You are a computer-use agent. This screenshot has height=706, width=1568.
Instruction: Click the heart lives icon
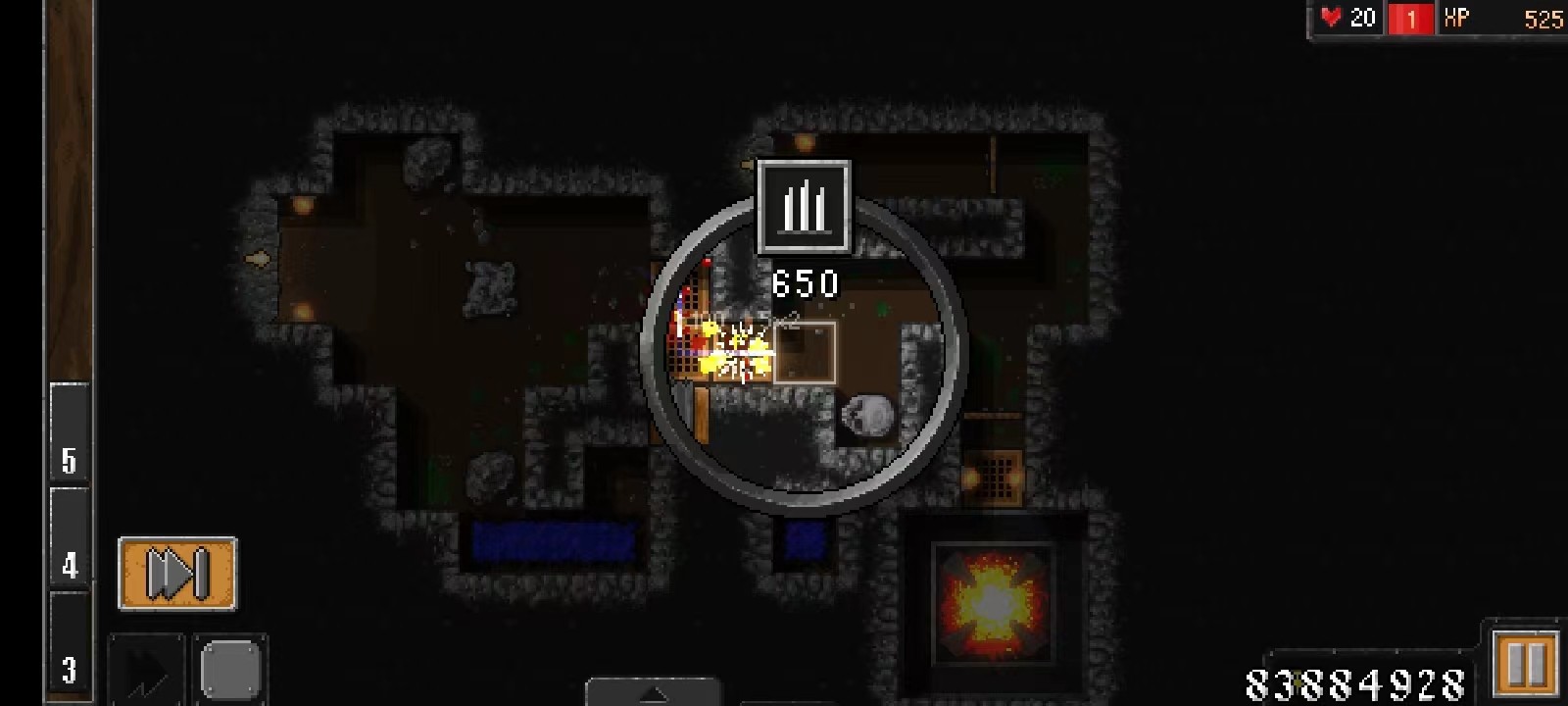point(1331,17)
